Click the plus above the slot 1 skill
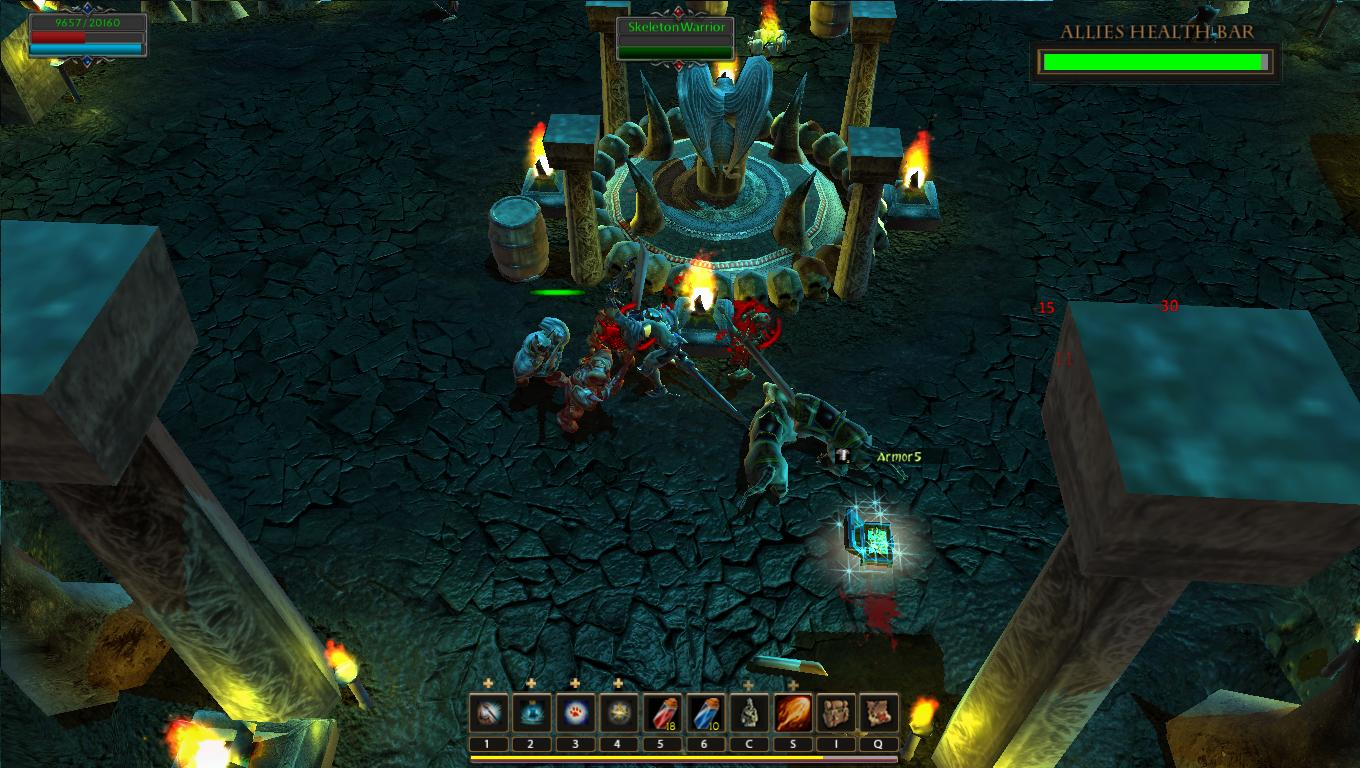1360x768 pixels. (x=488, y=684)
